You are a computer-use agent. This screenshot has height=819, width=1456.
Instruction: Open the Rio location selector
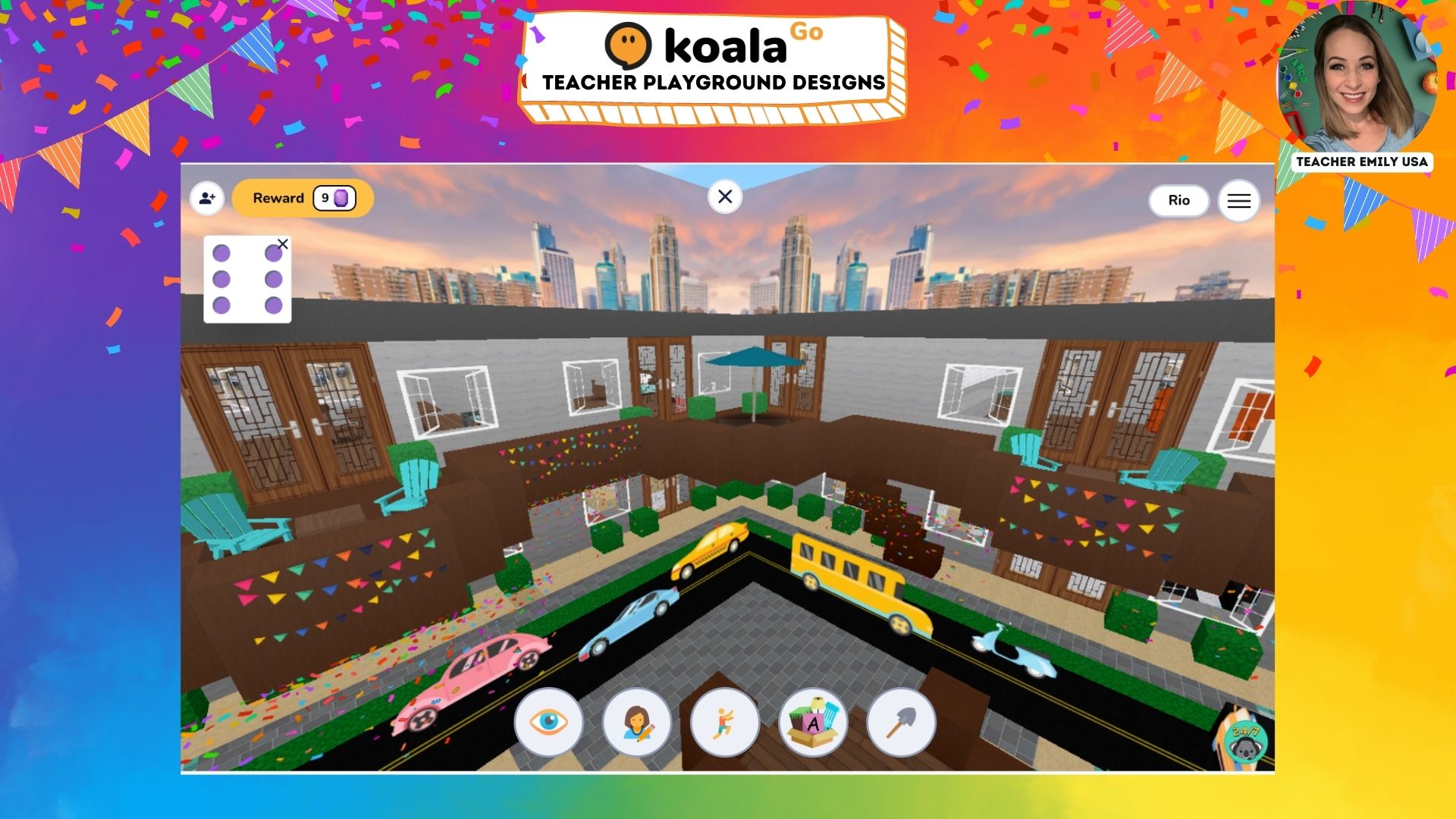point(1178,200)
